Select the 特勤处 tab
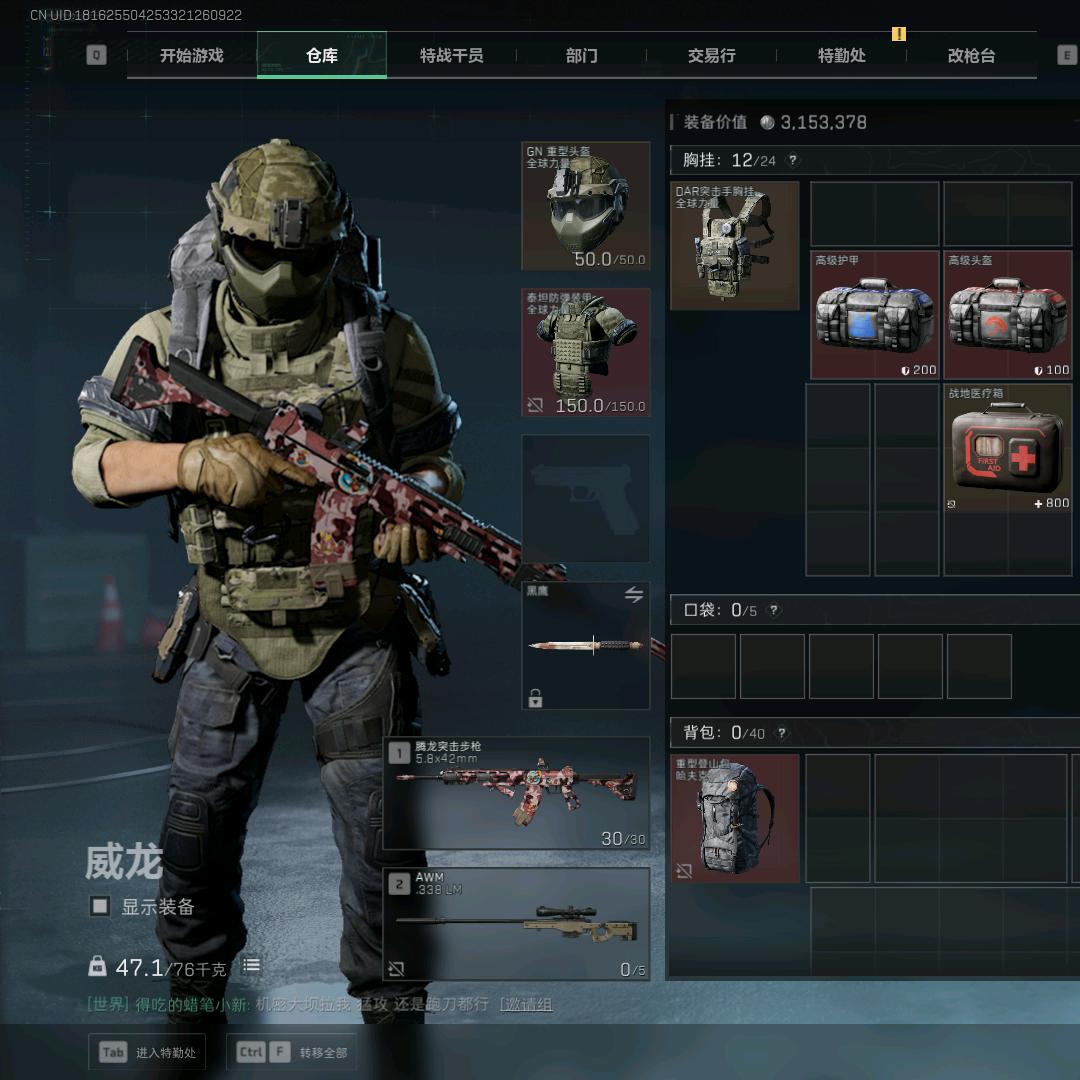This screenshot has height=1080, width=1080. [x=841, y=56]
